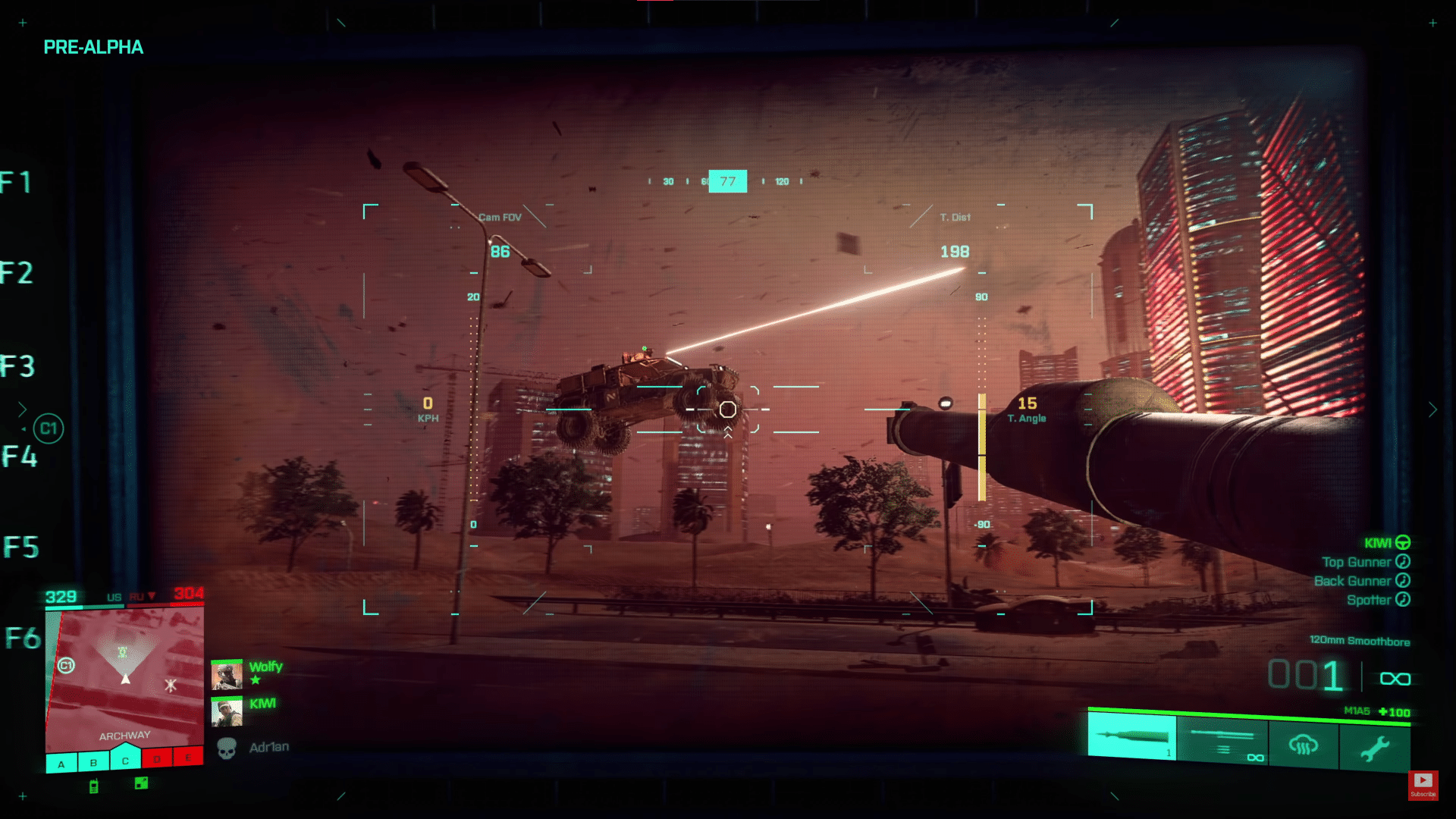Open the Archway minimap
Viewport: 1456px width, 819px height.
tap(125, 675)
